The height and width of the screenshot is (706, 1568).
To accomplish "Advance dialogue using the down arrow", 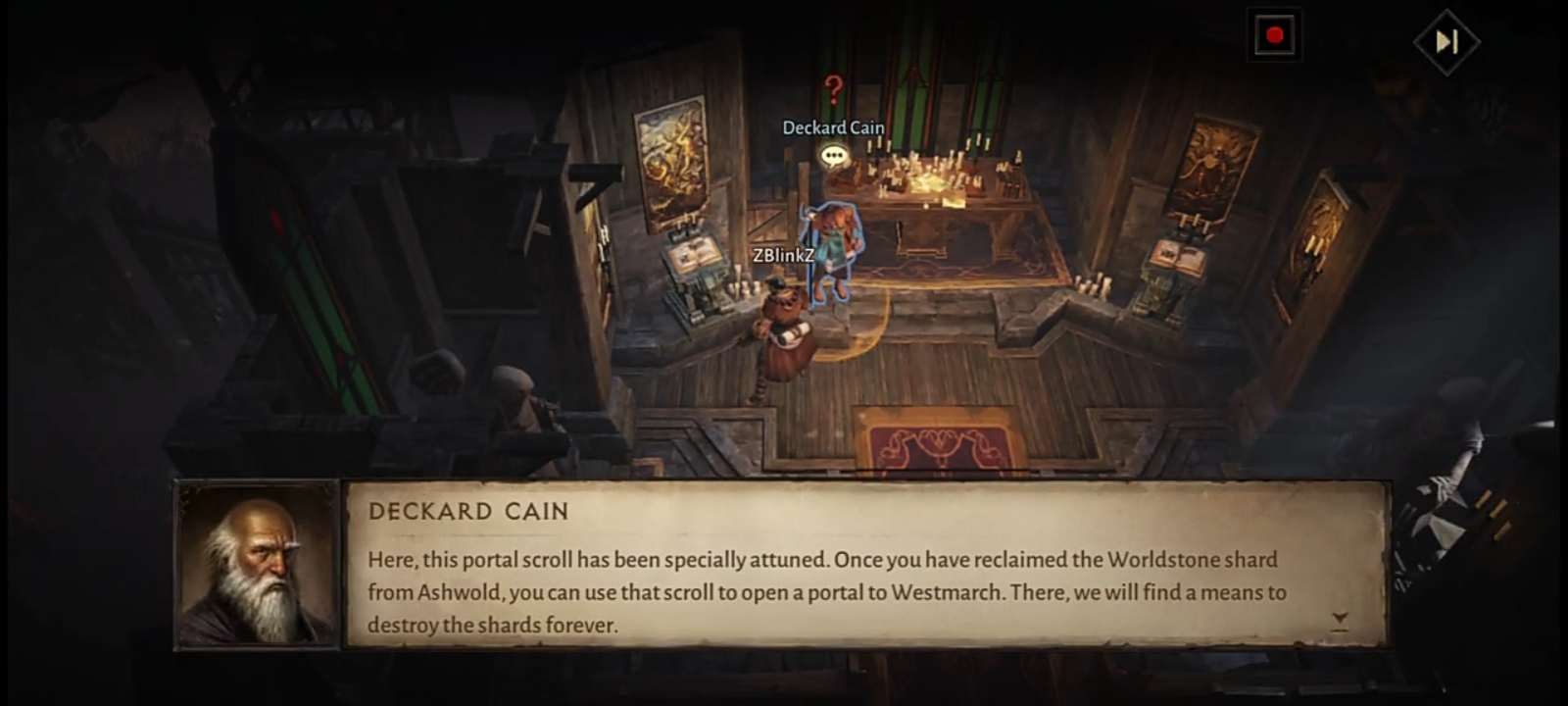I will tap(1340, 620).
